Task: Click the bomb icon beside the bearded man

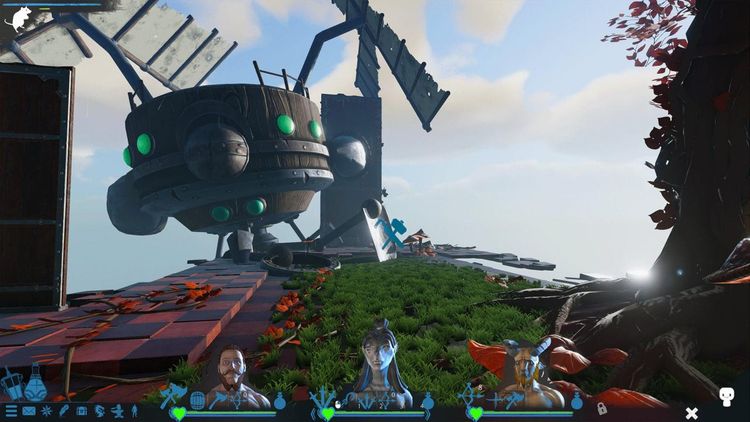Action: (x=280, y=401)
